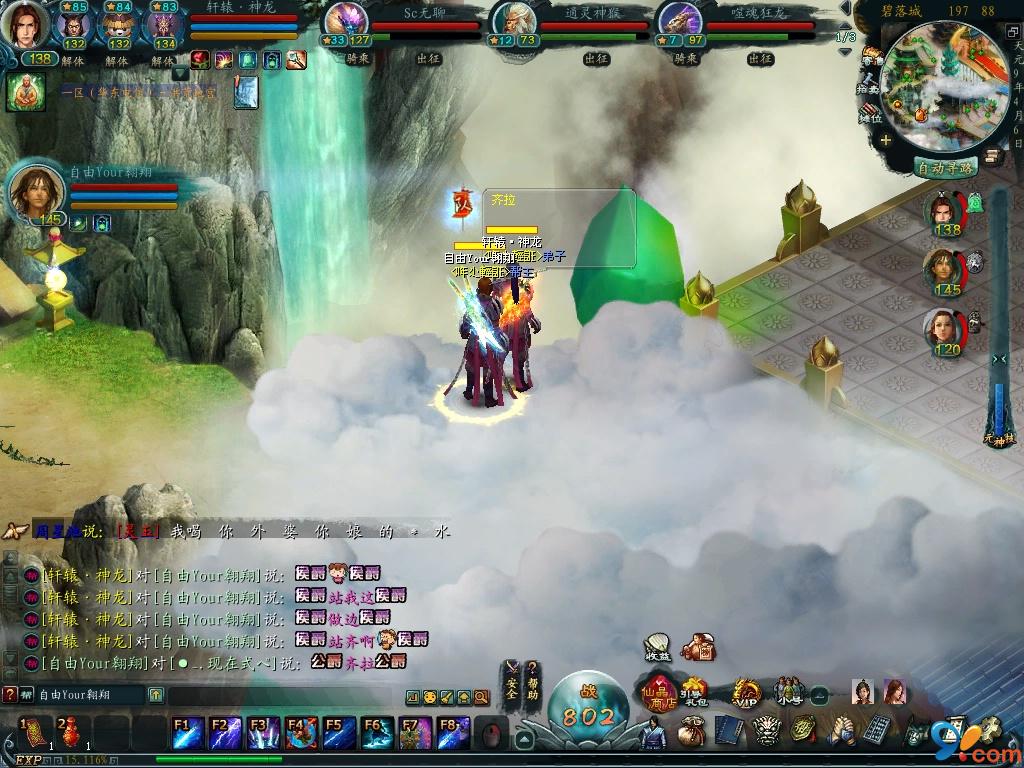Select the 自由Your翱翔 target portrait

37,192
